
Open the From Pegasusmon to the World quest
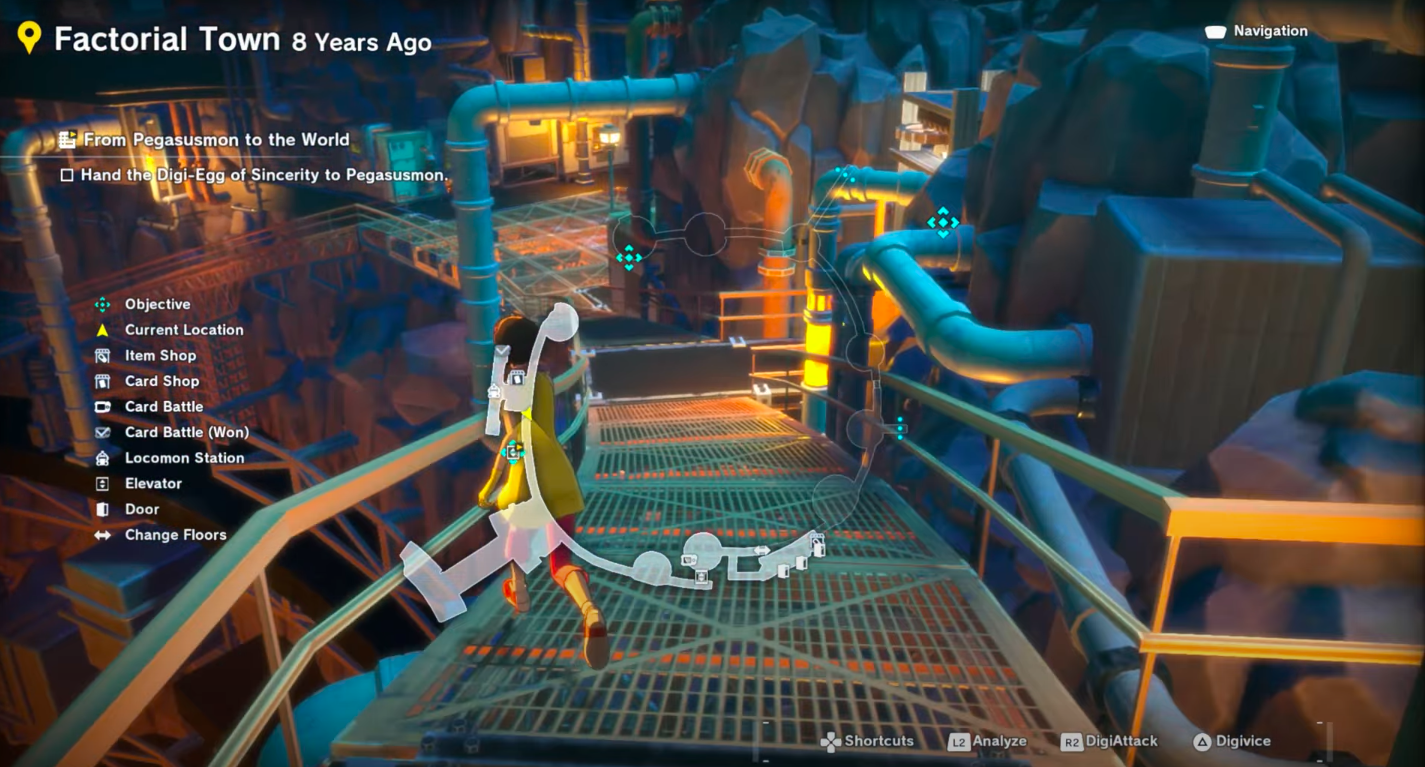pyautogui.click(x=215, y=140)
